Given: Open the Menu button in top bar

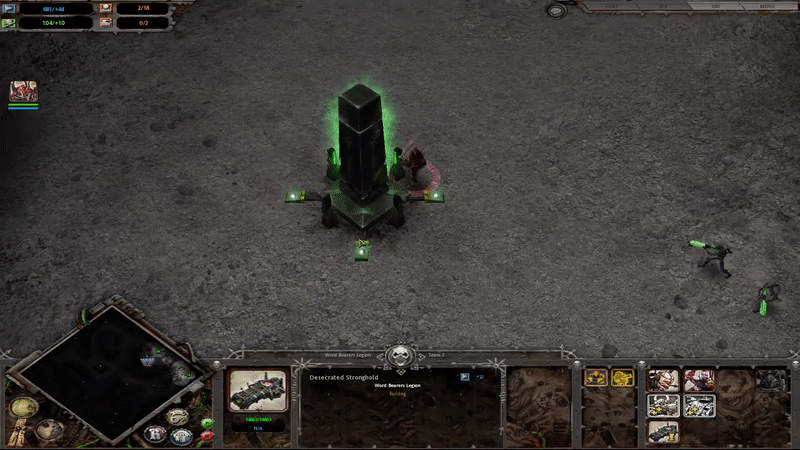Looking at the screenshot, I should pyautogui.click(x=768, y=6).
